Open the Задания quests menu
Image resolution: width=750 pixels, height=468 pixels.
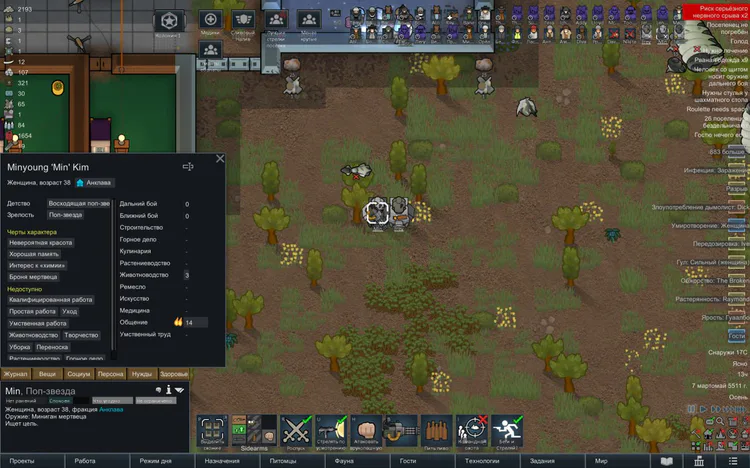542,461
